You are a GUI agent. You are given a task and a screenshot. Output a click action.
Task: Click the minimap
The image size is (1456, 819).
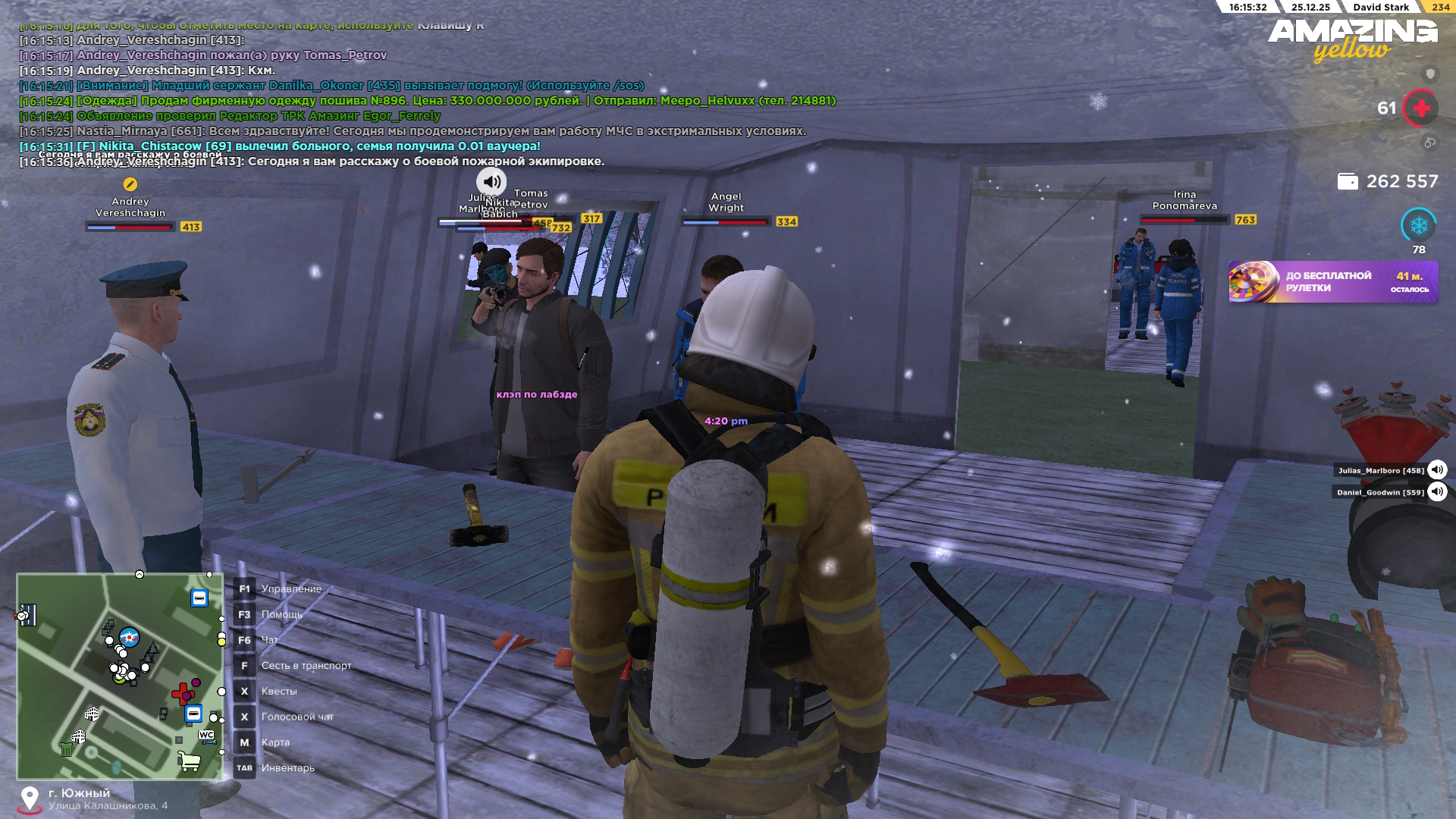click(120, 676)
